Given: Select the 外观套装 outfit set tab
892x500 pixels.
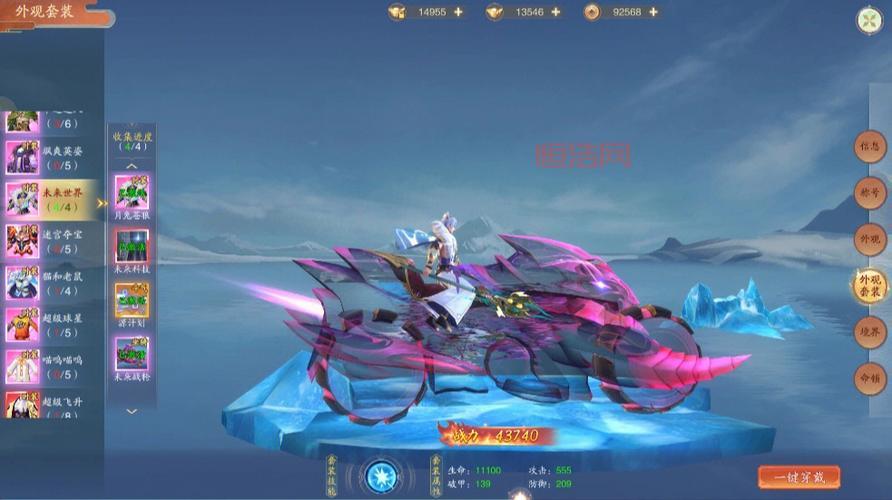Looking at the screenshot, I should tap(870, 286).
